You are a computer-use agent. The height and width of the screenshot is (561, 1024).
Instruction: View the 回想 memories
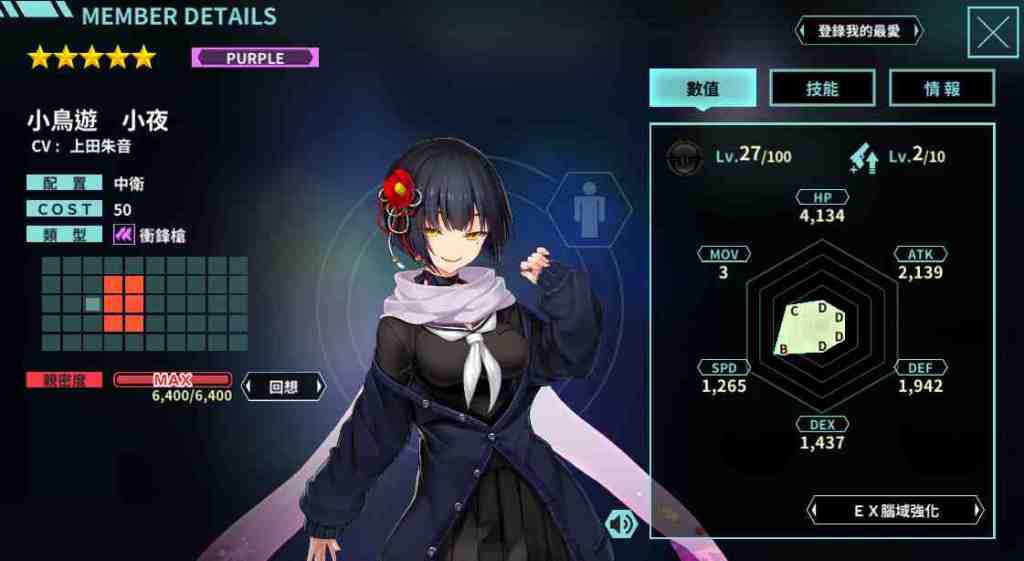click(284, 387)
